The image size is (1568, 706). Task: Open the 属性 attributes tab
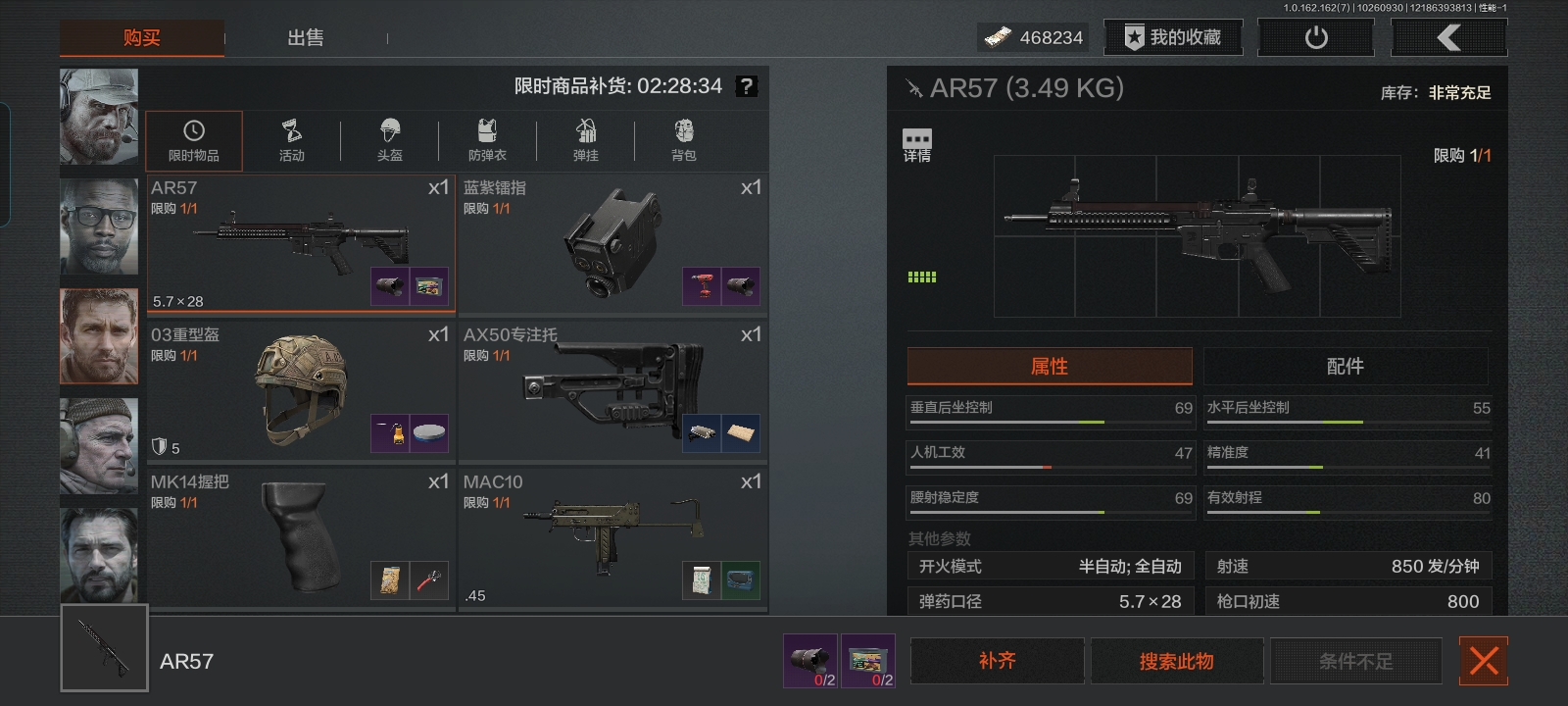[1050, 366]
